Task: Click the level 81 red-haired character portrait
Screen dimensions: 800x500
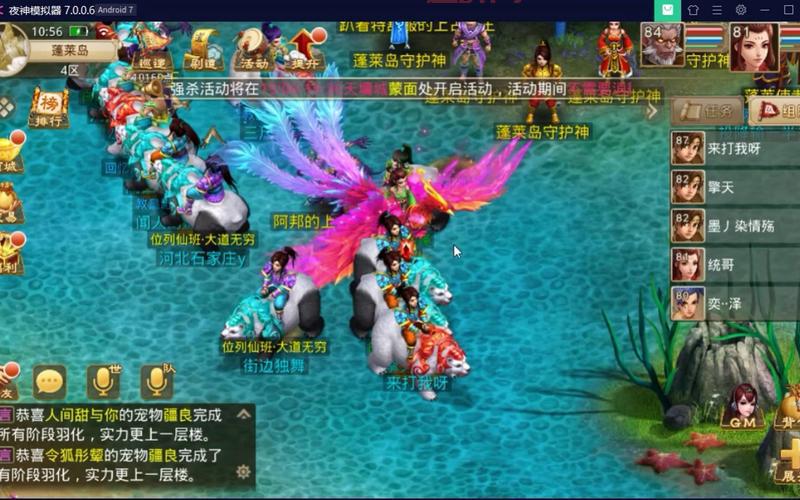Action: click(752, 46)
